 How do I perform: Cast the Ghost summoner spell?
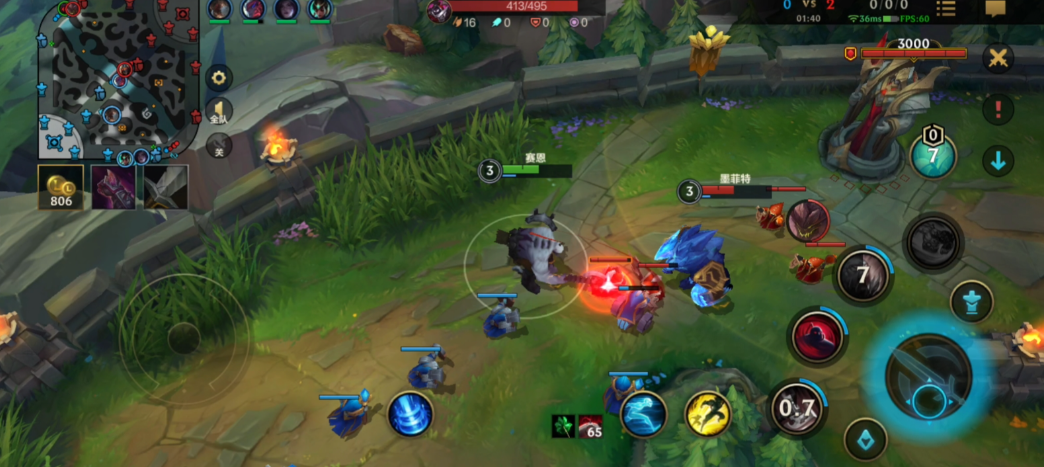(x=643, y=413)
